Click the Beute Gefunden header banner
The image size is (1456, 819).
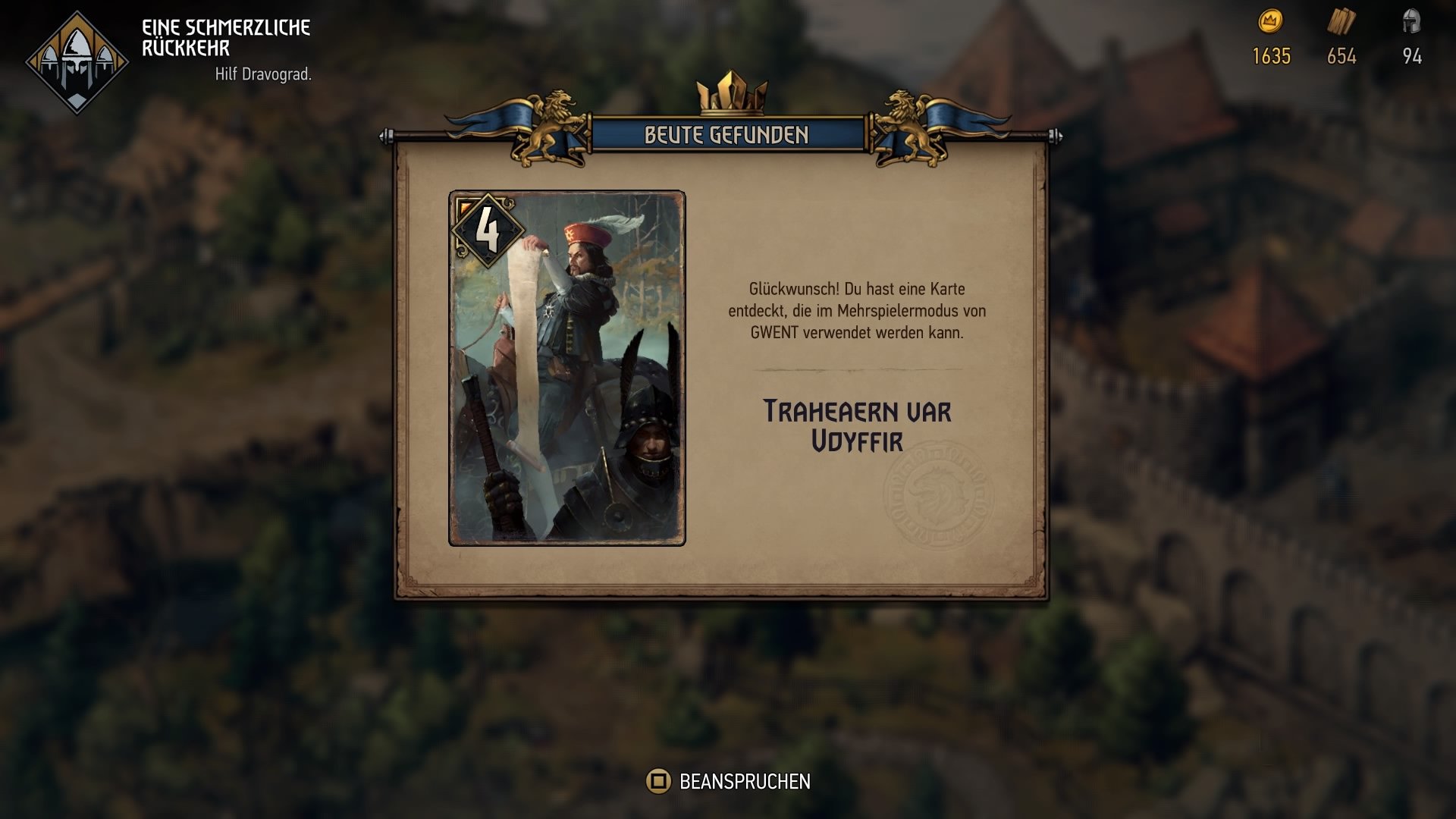click(x=726, y=135)
